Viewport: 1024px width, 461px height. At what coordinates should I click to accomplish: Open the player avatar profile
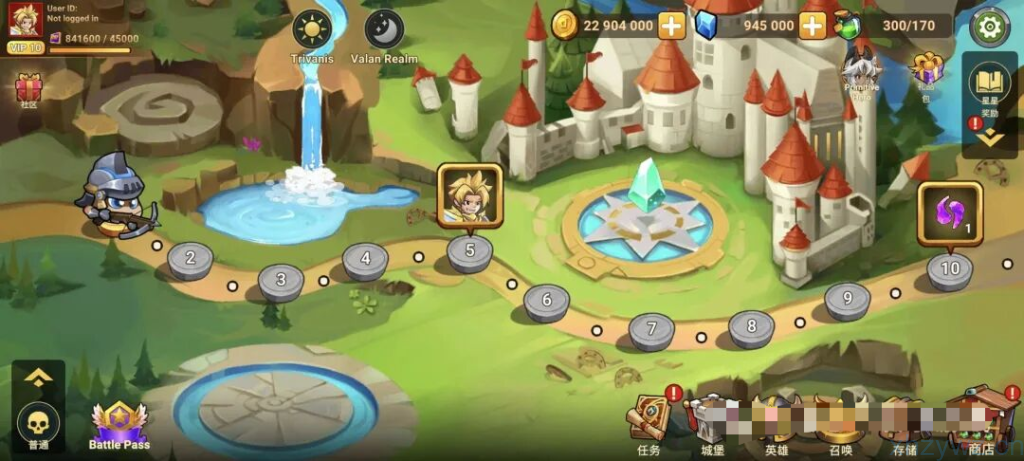(25, 20)
